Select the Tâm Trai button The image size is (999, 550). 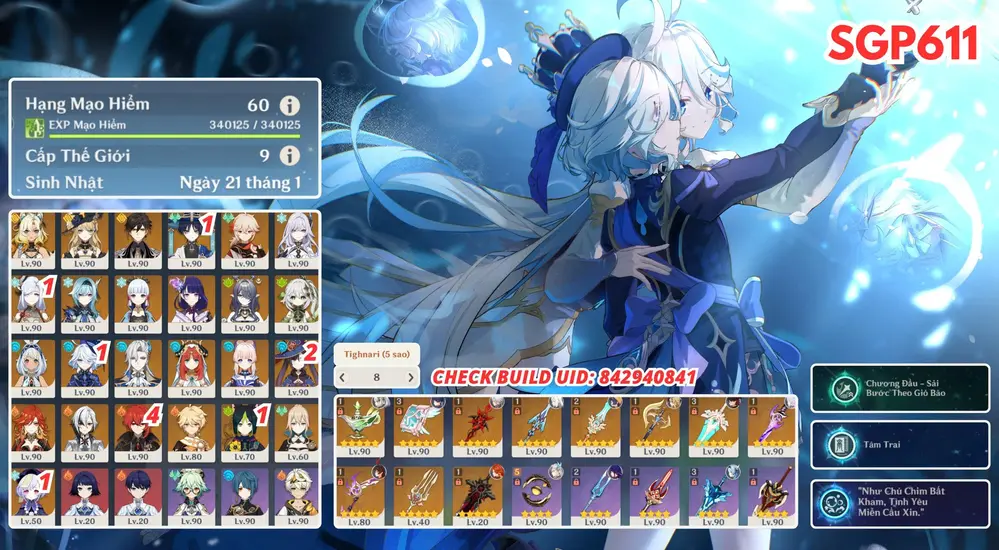coord(901,445)
